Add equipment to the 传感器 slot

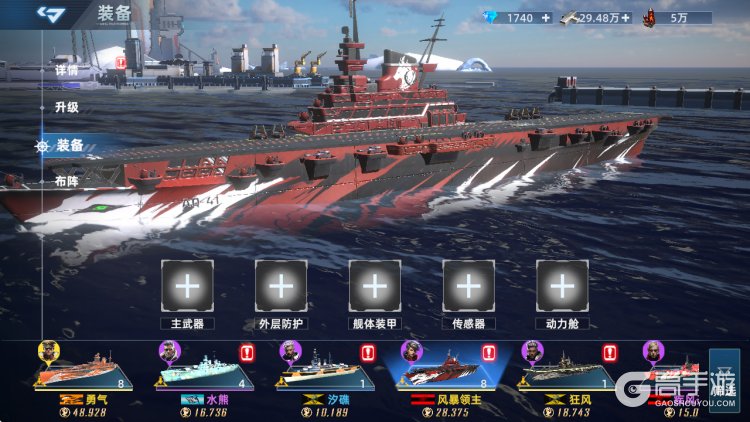[x=468, y=286]
